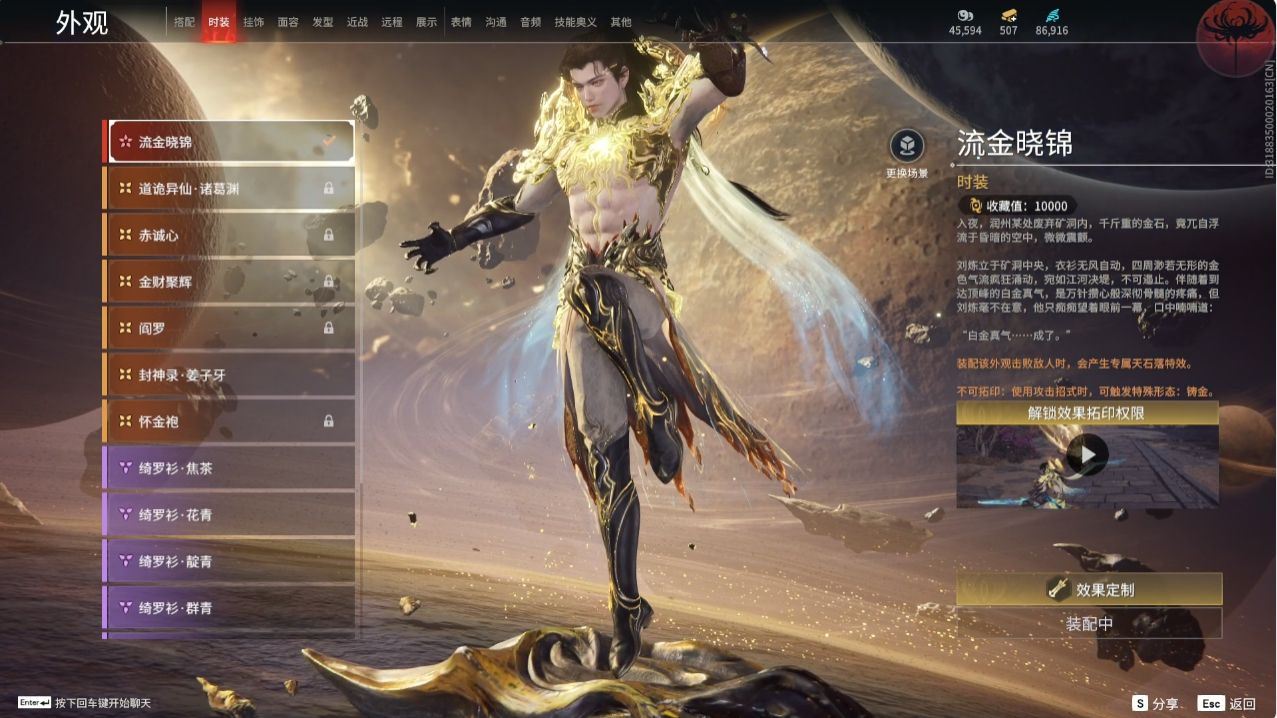Switch to the 技能奥义 tab
The image size is (1277, 718).
[x=575, y=22]
